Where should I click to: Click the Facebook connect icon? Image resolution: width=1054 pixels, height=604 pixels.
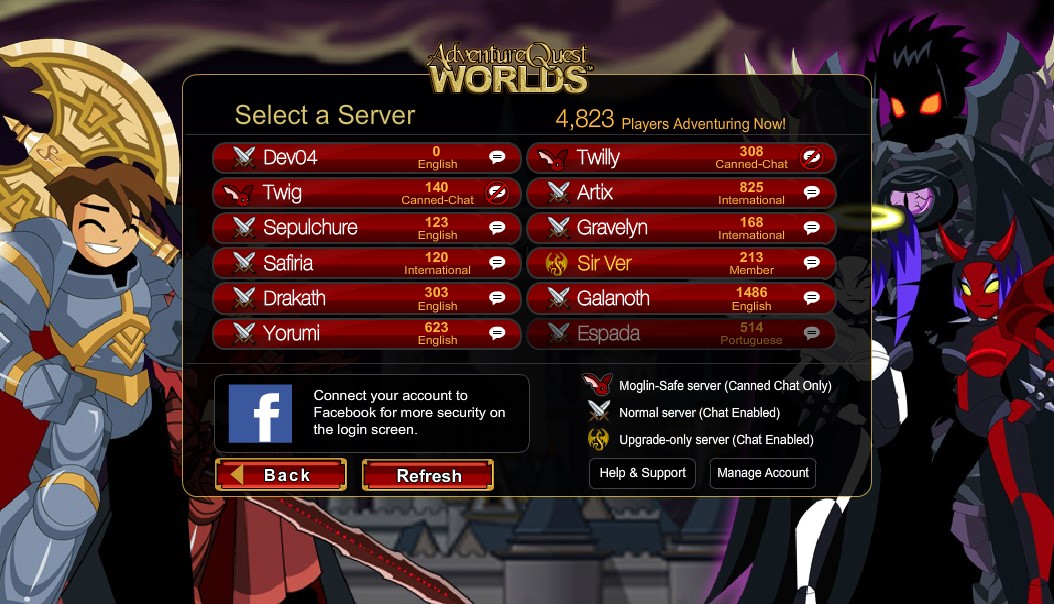point(260,413)
